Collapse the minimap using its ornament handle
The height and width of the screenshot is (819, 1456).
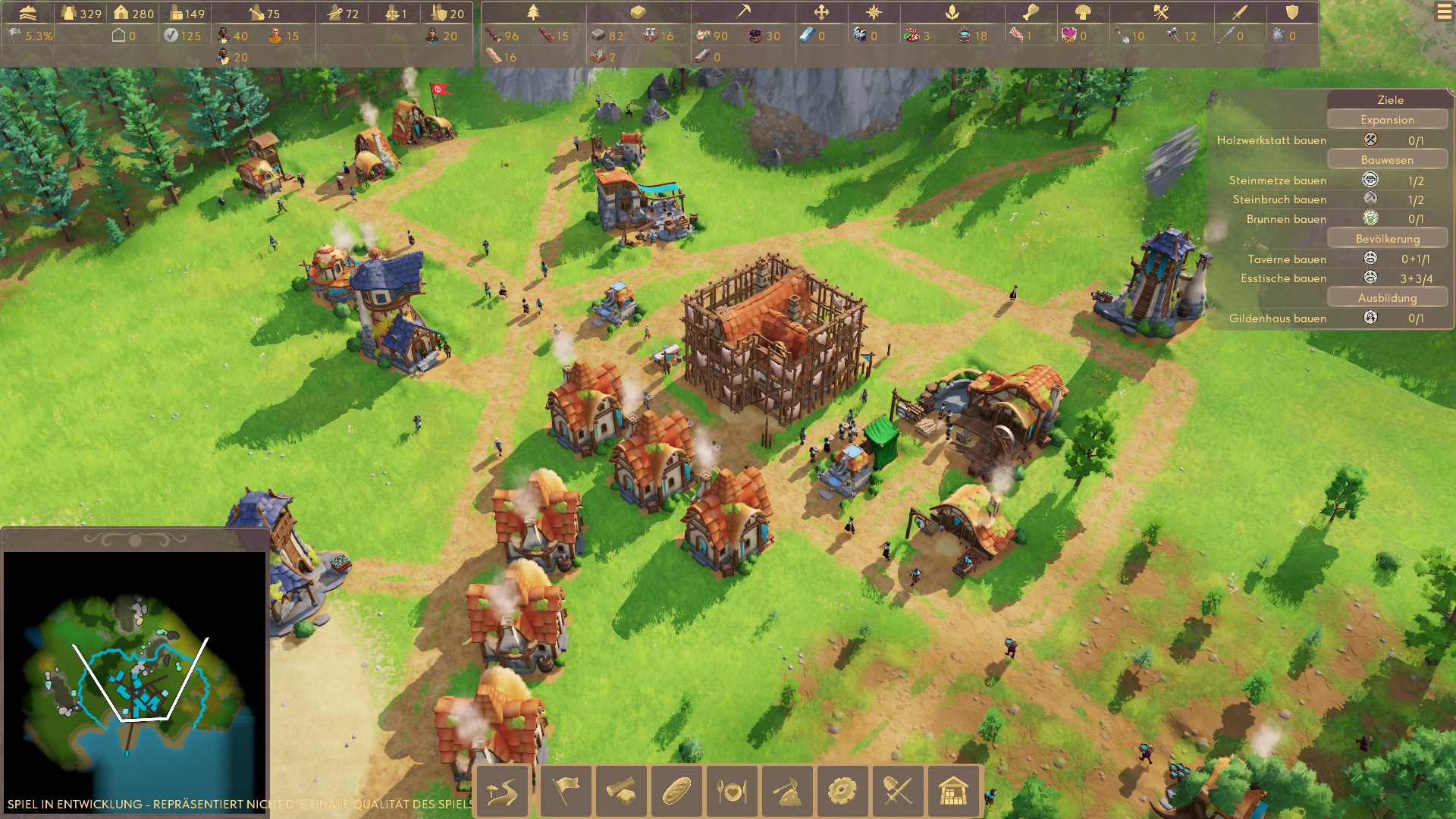click(135, 540)
